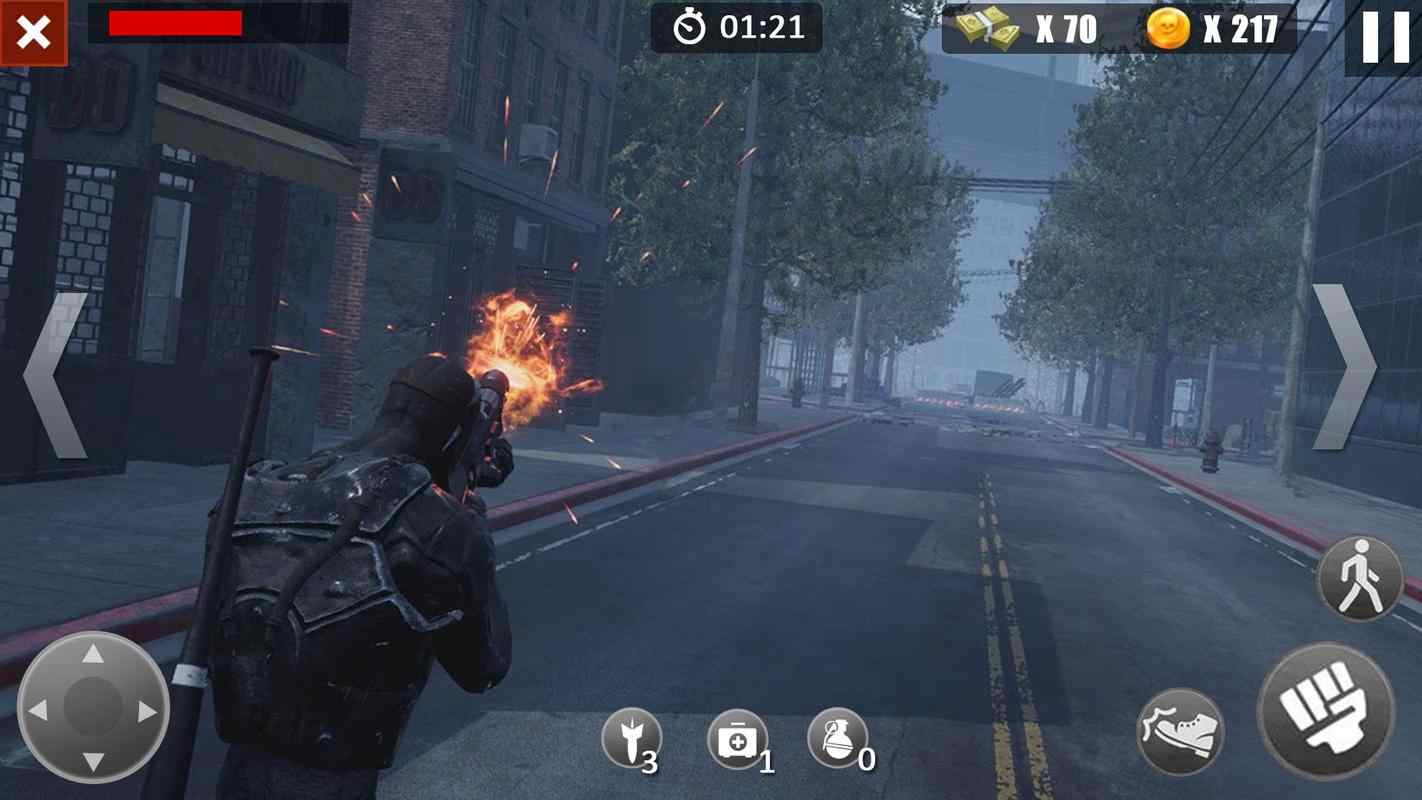Turn the camera with the left arrow
The image size is (1422, 800).
click(x=55, y=375)
